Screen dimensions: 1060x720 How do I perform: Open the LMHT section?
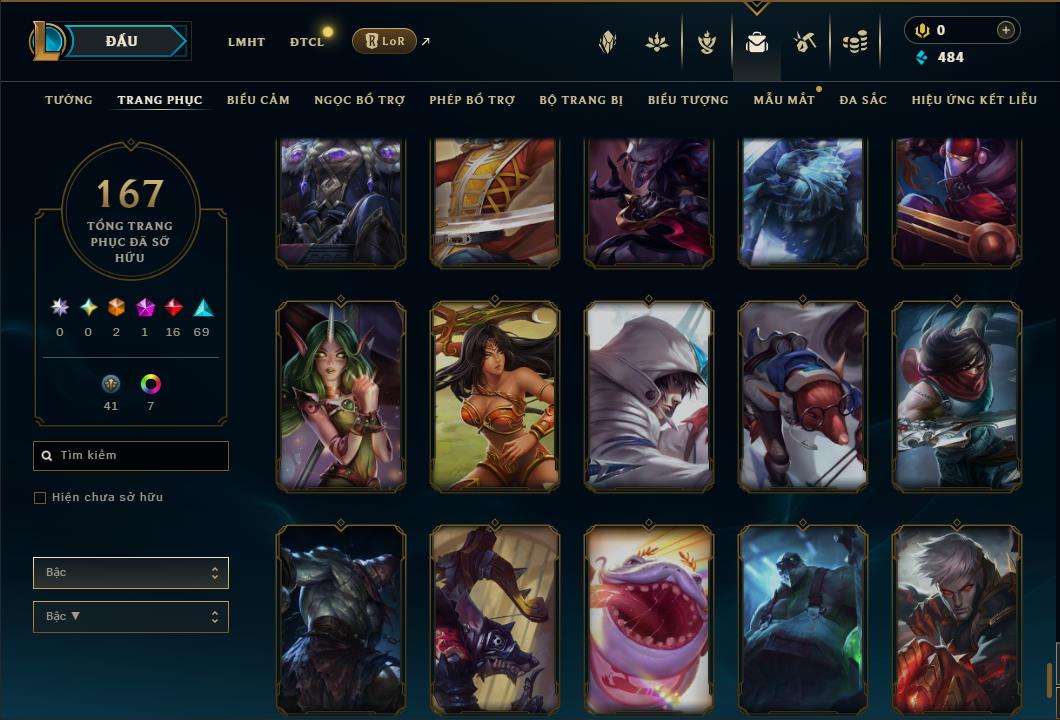246,42
